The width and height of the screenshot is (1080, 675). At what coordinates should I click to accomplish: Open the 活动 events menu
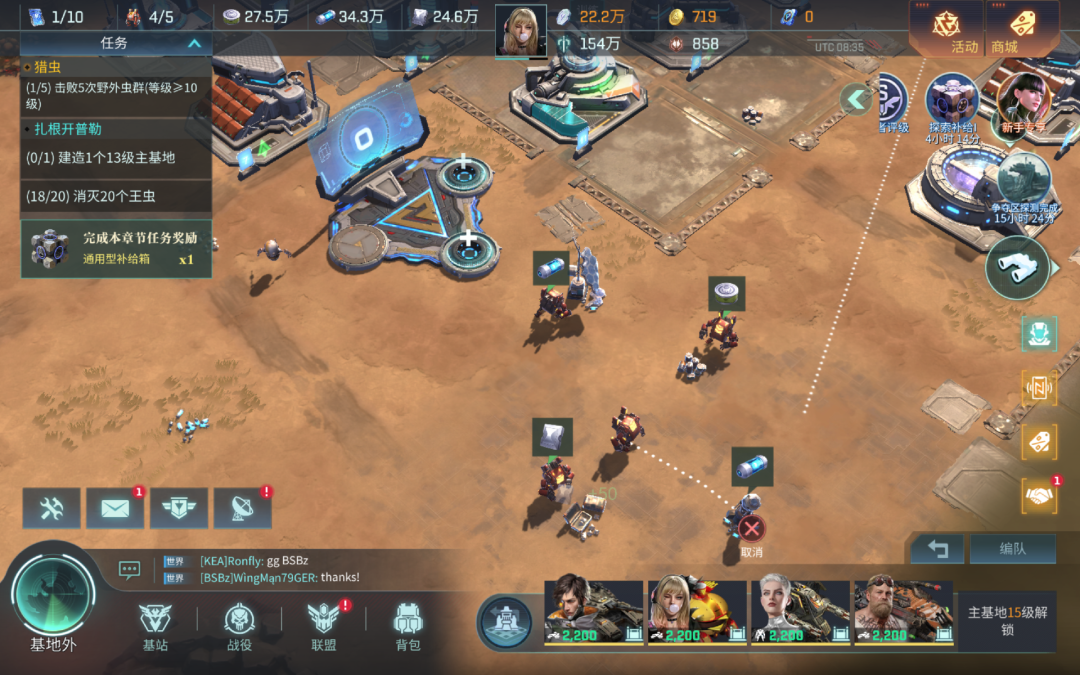(946, 29)
